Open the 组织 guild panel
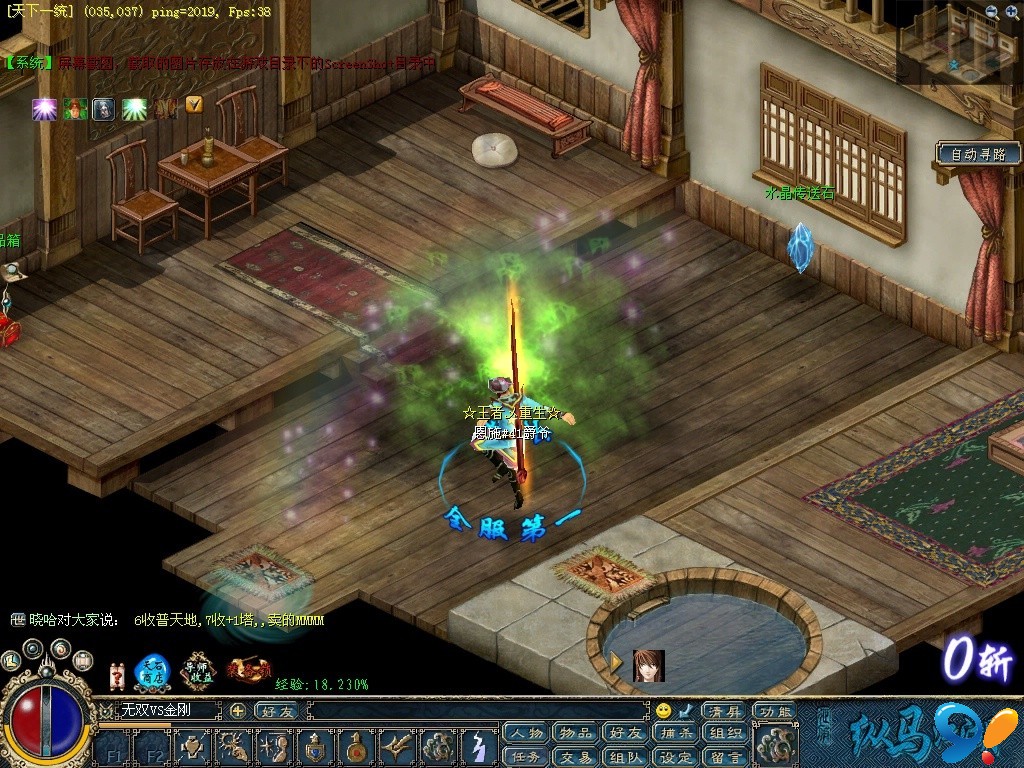 724,733
